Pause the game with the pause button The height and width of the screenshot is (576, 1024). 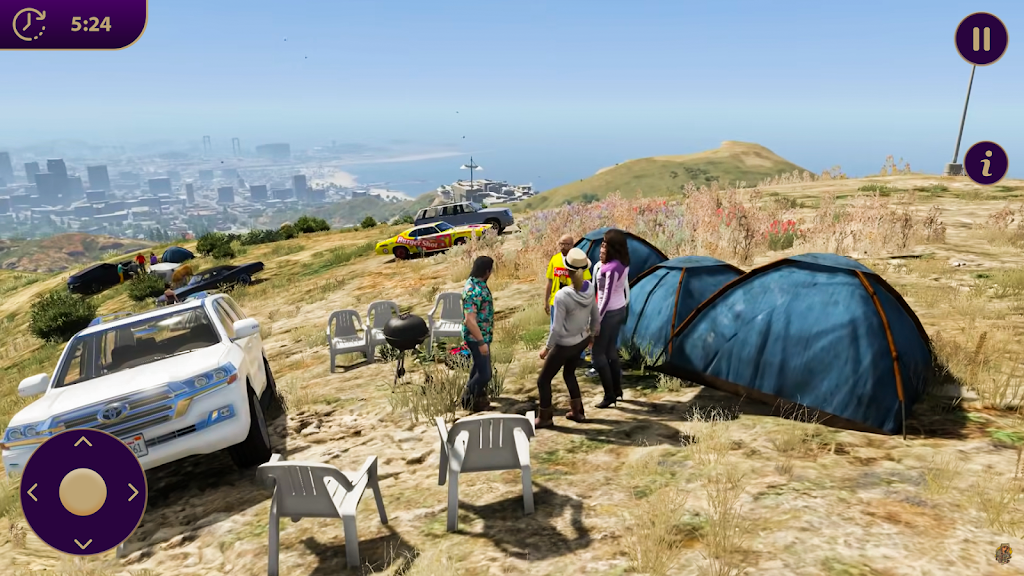click(x=981, y=39)
